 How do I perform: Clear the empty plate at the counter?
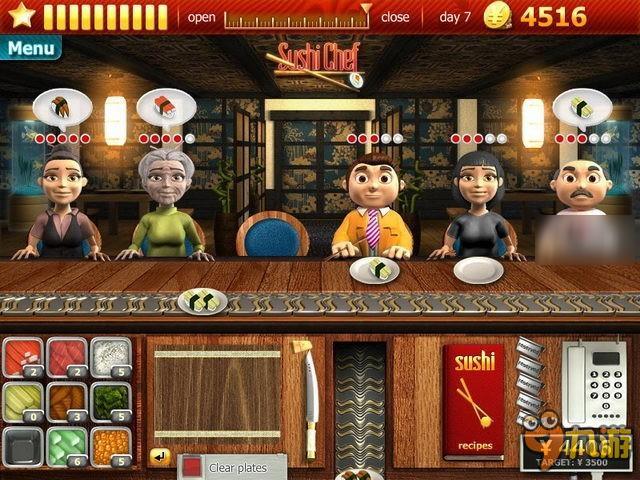[x=477, y=270]
